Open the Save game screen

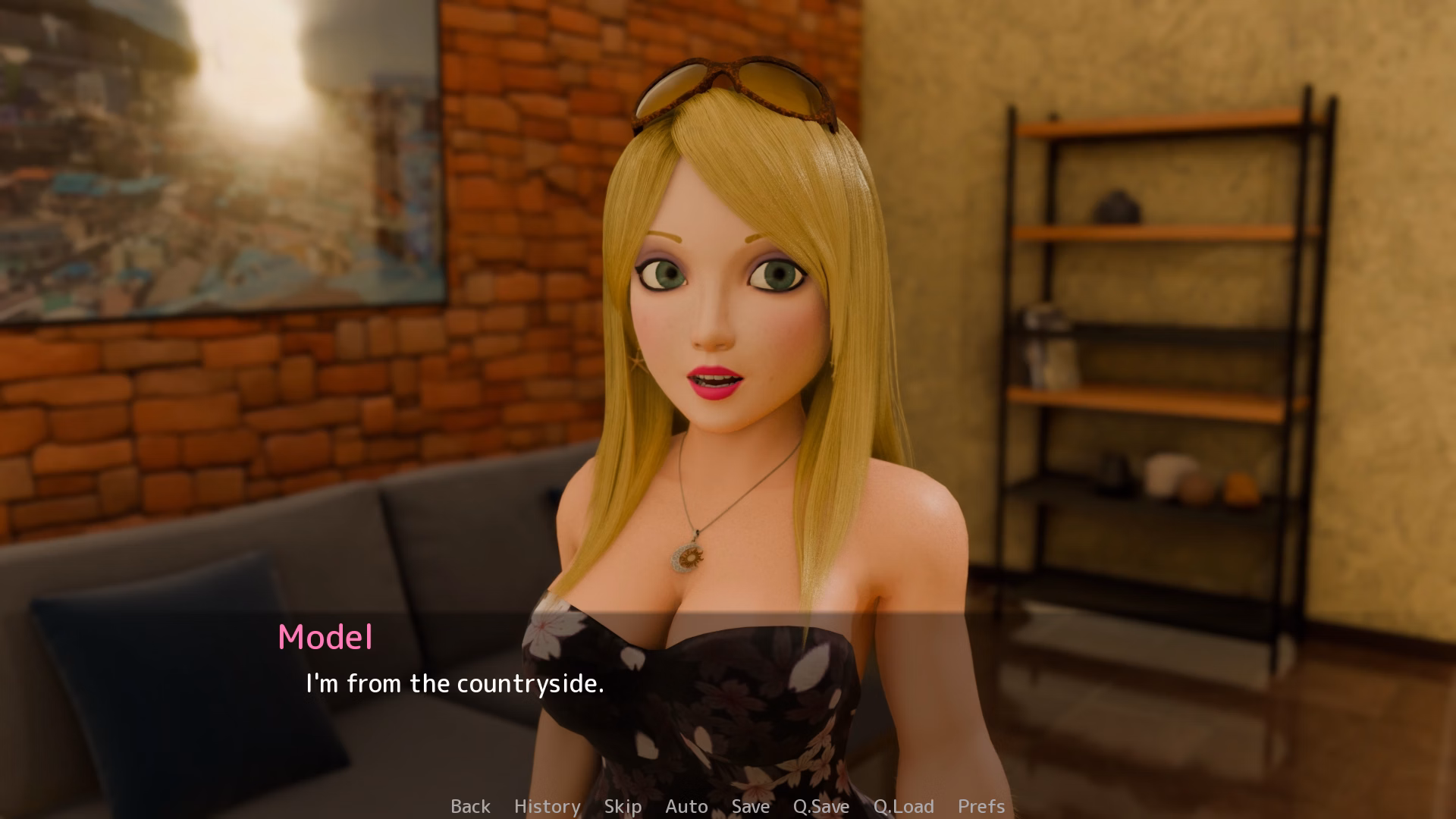(750, 806)
